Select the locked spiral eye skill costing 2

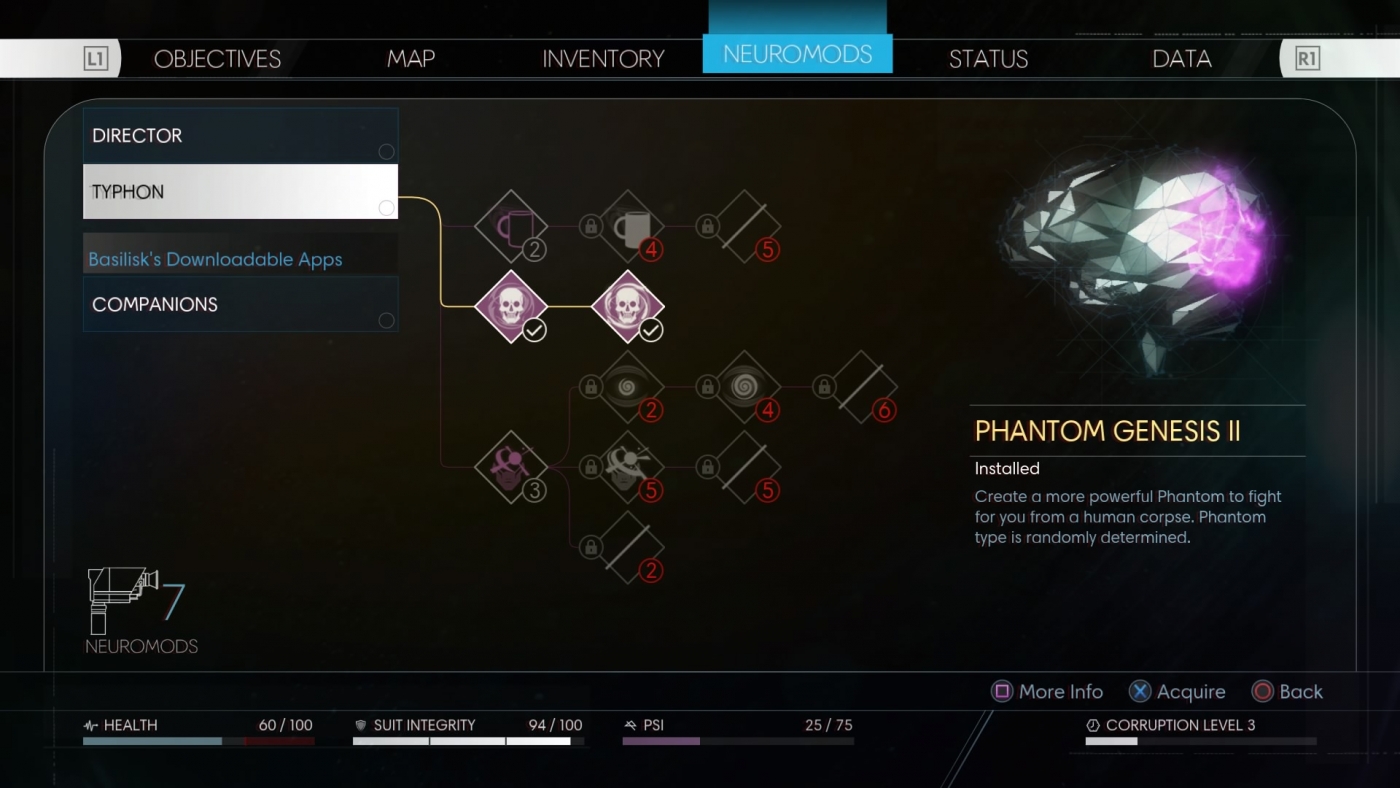click(628, 385)
